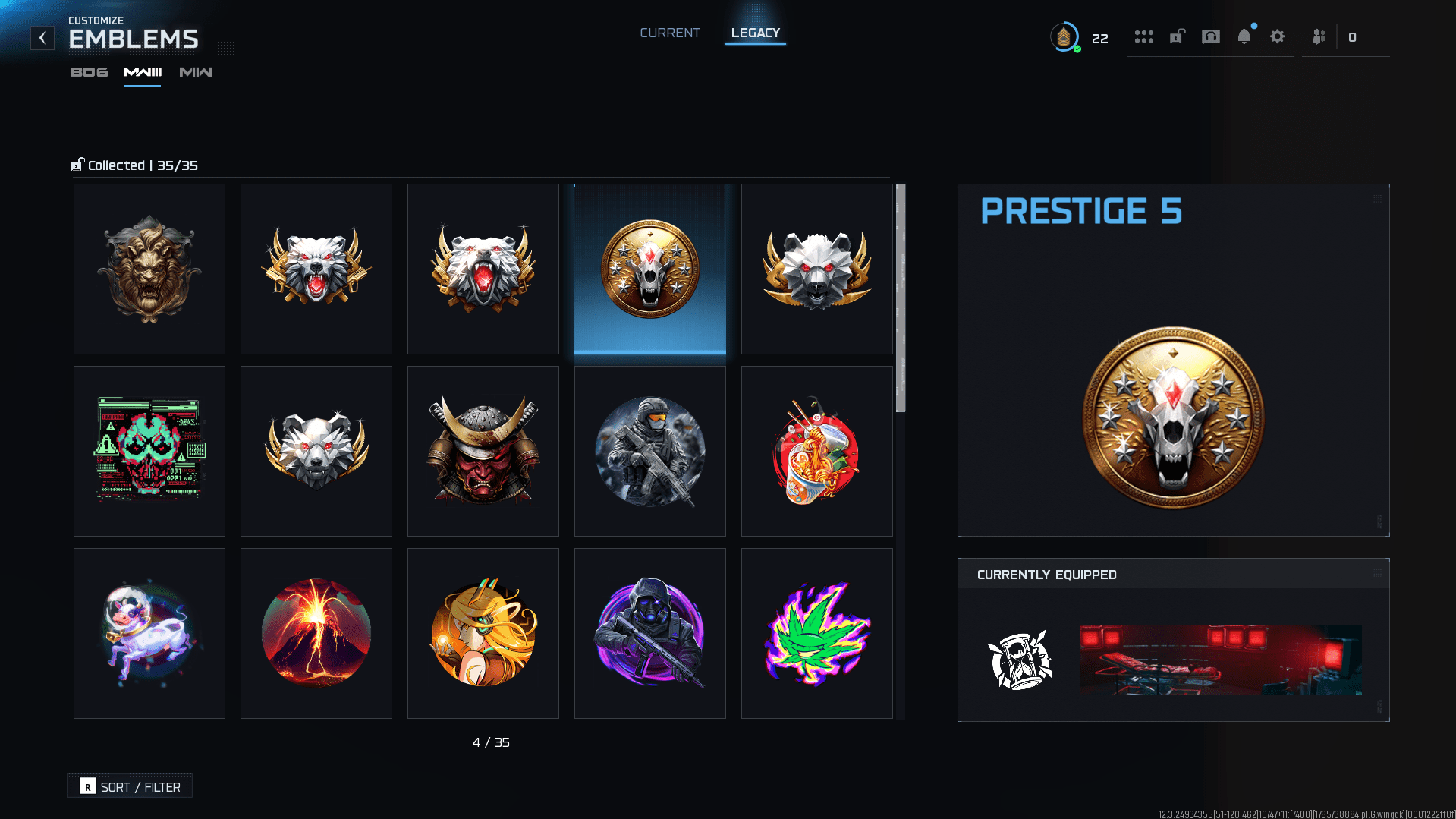Click the collected emblems lock icon near 35/35

pos(76,164)
